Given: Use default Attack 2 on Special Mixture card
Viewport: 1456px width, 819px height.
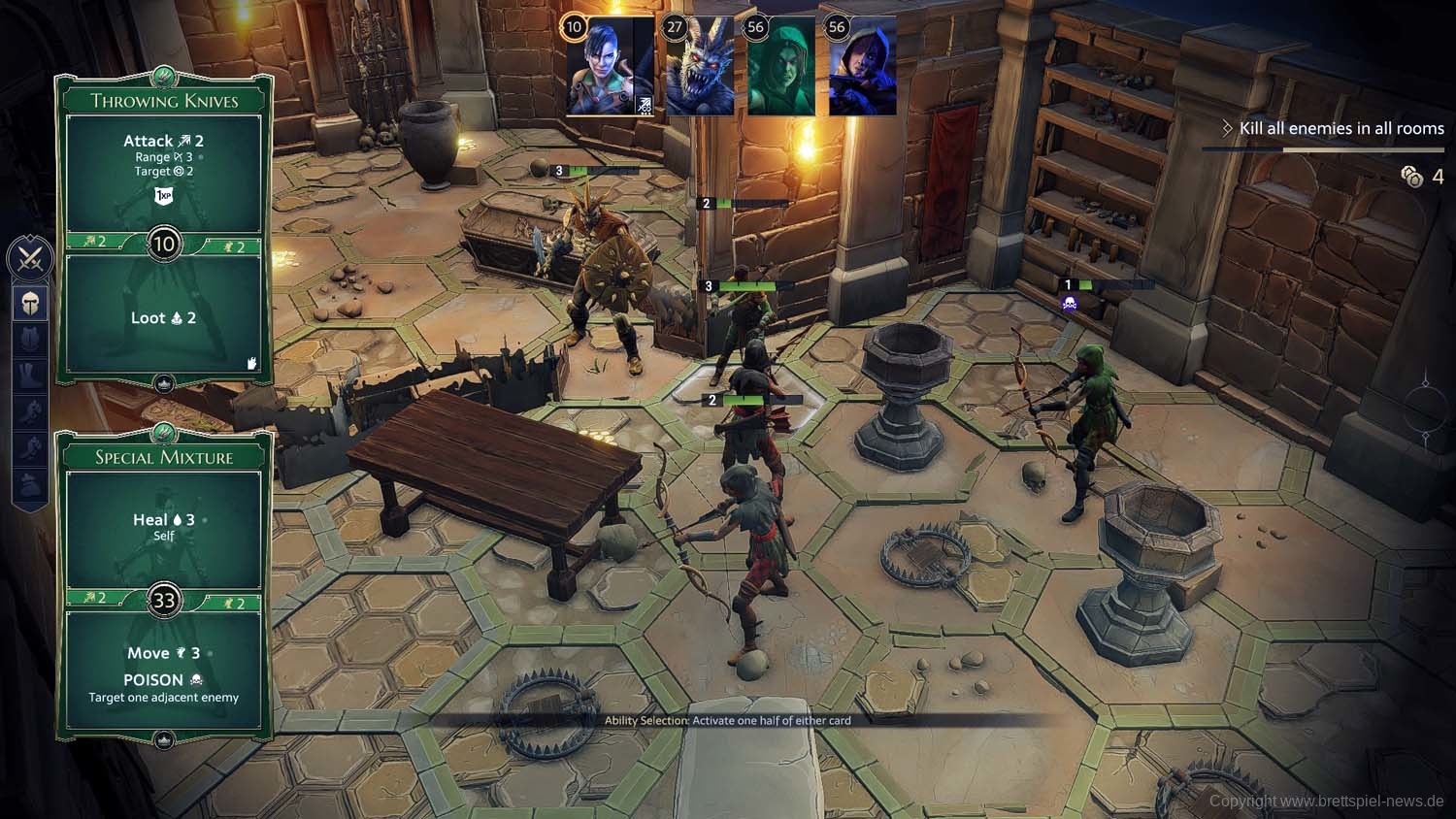Looking at the screenshot, I should click(95, 598).
